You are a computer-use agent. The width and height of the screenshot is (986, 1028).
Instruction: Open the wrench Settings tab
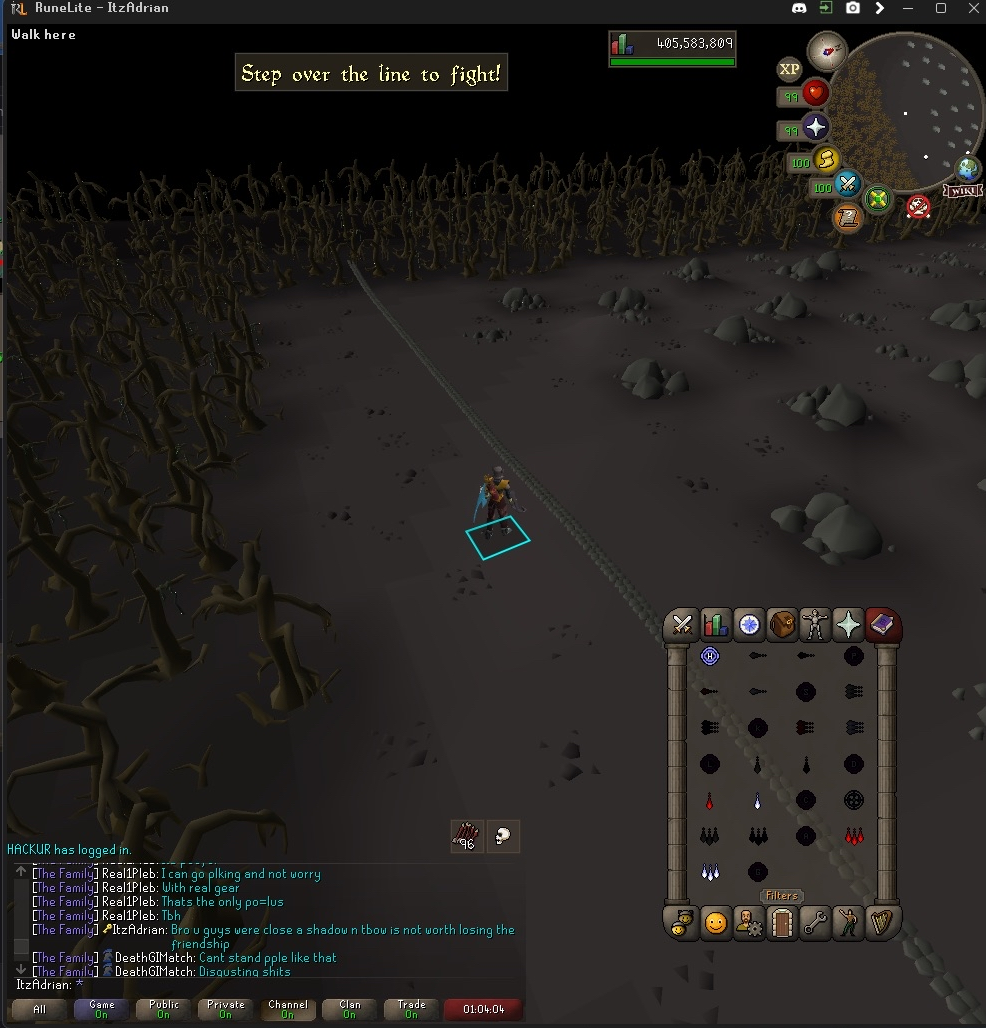815,922
